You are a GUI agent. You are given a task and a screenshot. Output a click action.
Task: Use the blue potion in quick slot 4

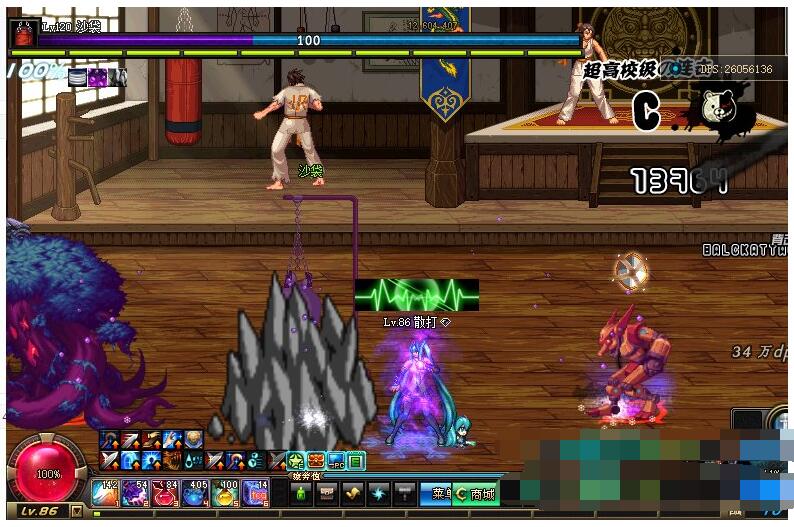(196, 492)
